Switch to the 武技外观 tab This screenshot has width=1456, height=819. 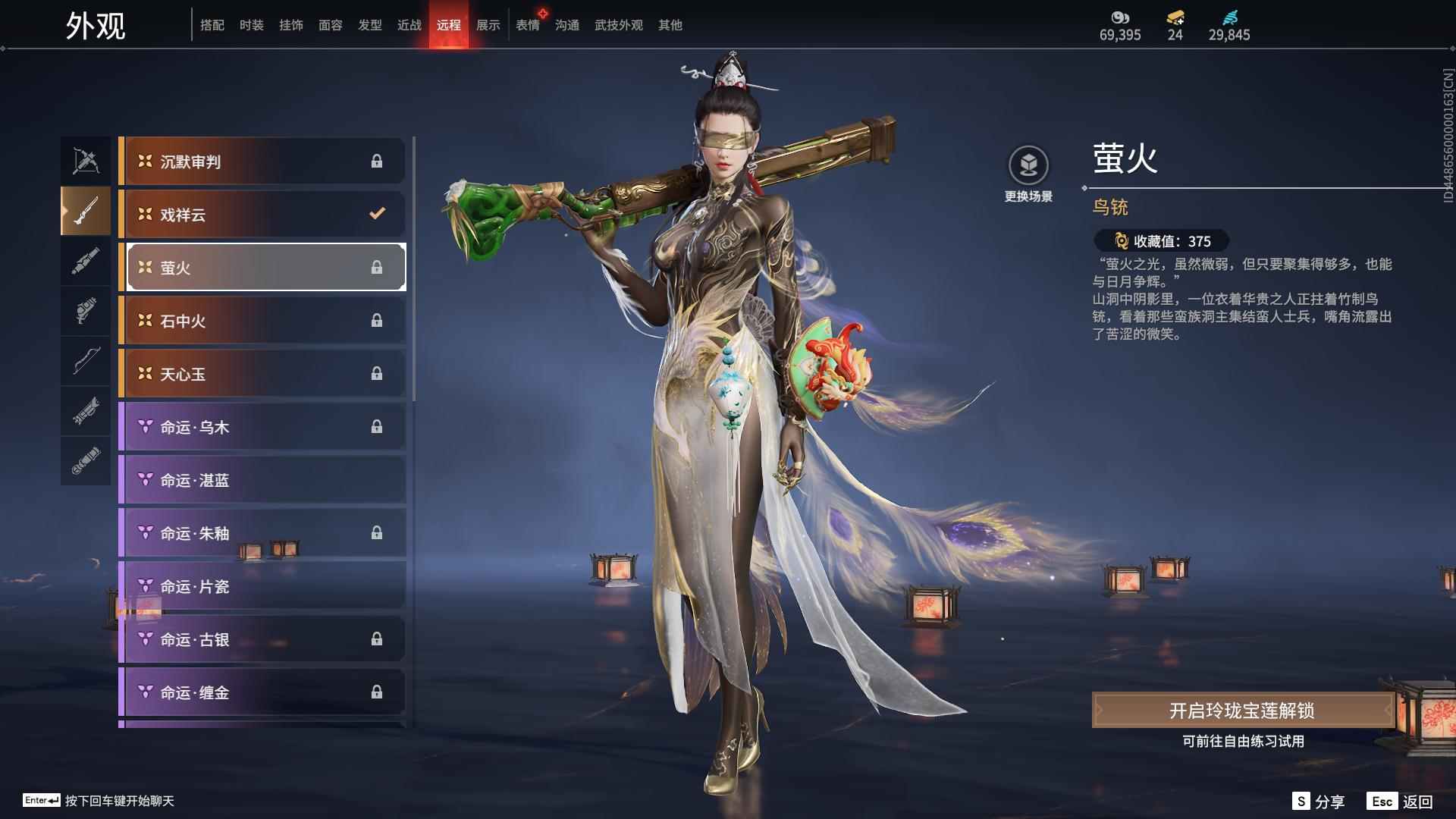pos(617,24)
